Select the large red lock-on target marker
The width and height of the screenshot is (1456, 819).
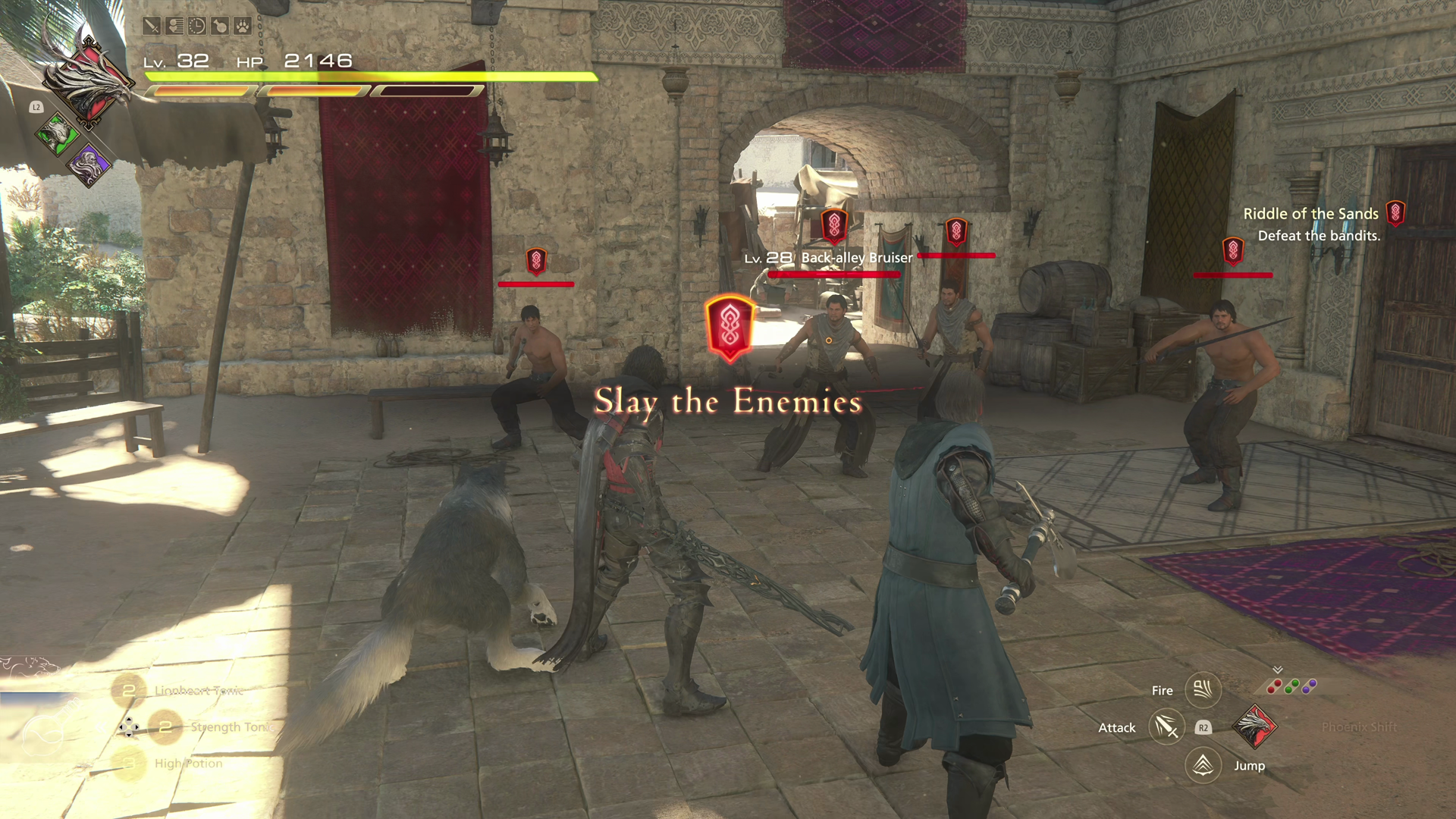pos(730,328)
